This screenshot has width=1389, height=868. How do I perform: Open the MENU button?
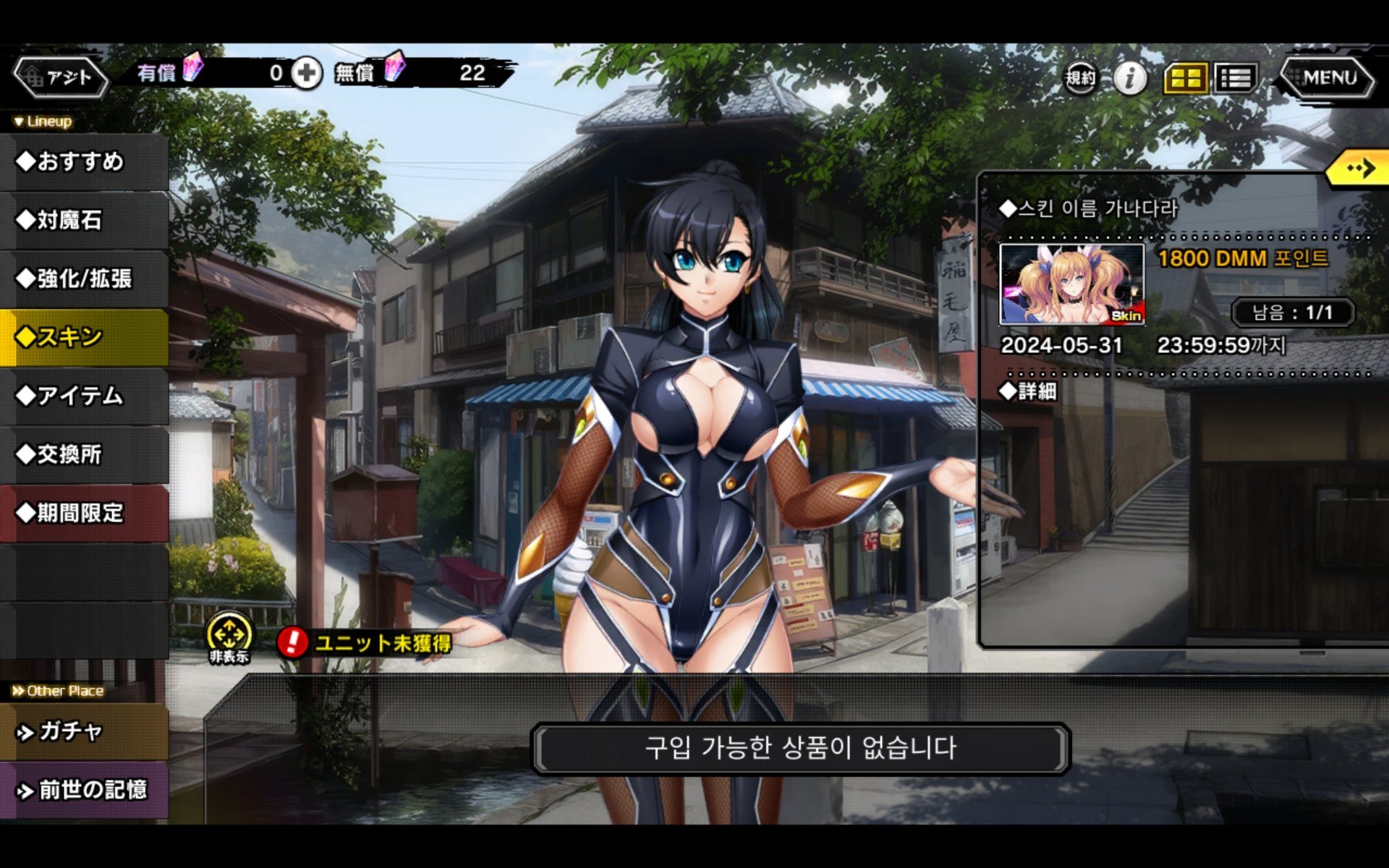(1328, 77)
